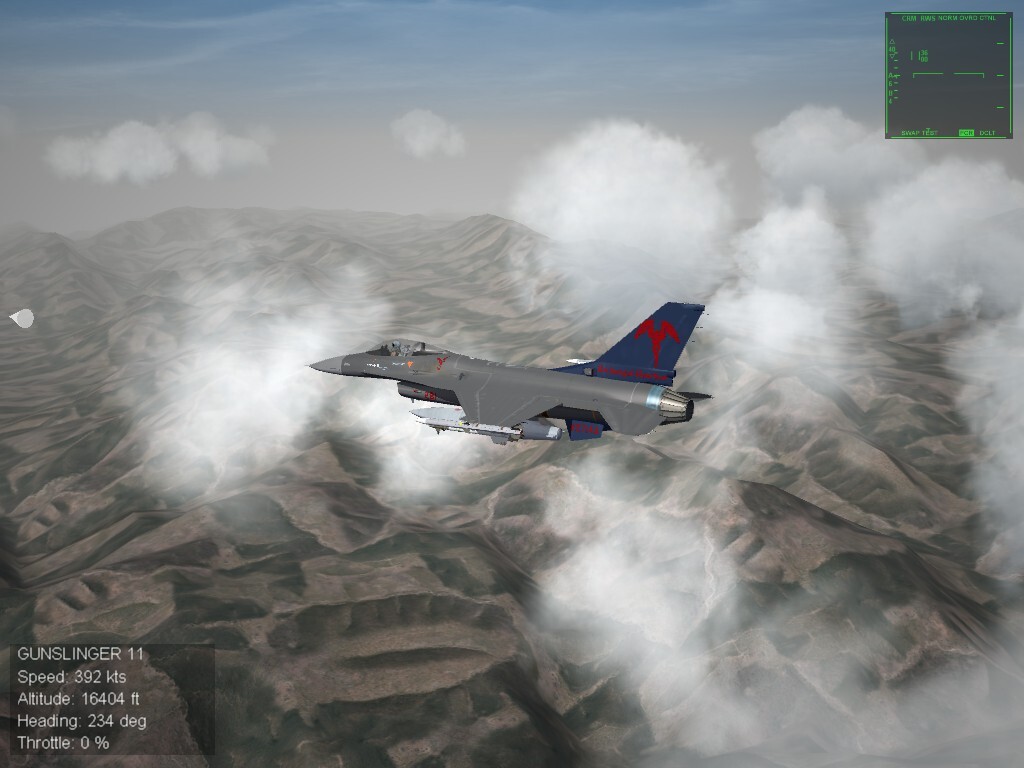The width and height of the screenshot is (1024, 768).
Task: Swap MFD displays with the SWAP label
Action: pos(910,132)
